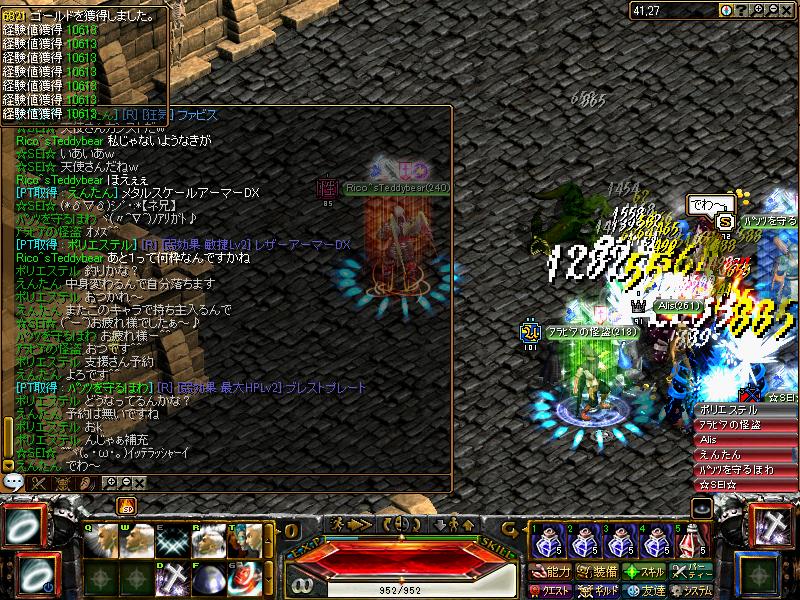This screenshot has height=600, width=800.
Task: Select the red orb skill on hotkey G
Action: pos(245,580)
